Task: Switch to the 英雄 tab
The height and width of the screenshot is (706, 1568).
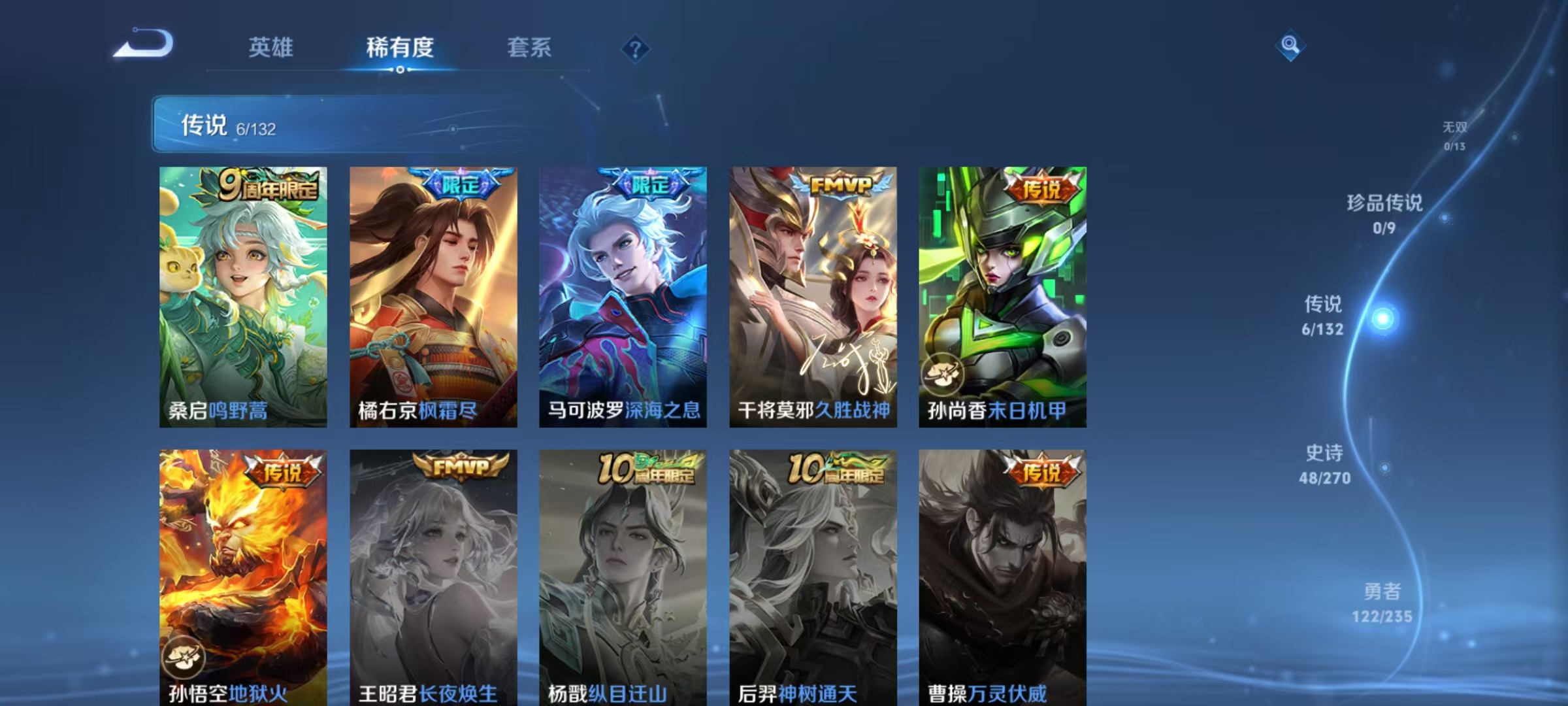Action: (272, 47)
